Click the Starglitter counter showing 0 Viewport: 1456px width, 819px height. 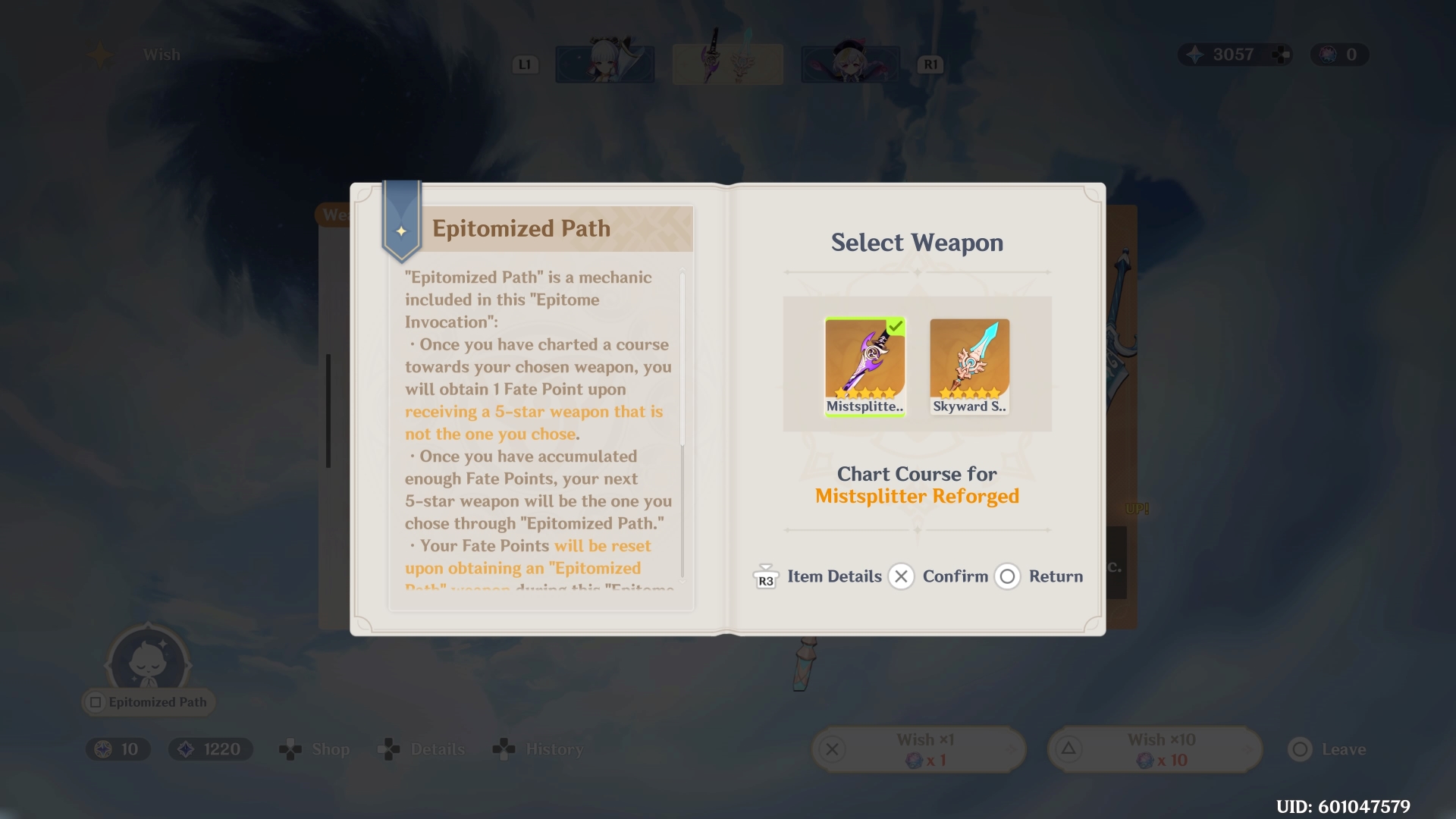click(1338, 54)
